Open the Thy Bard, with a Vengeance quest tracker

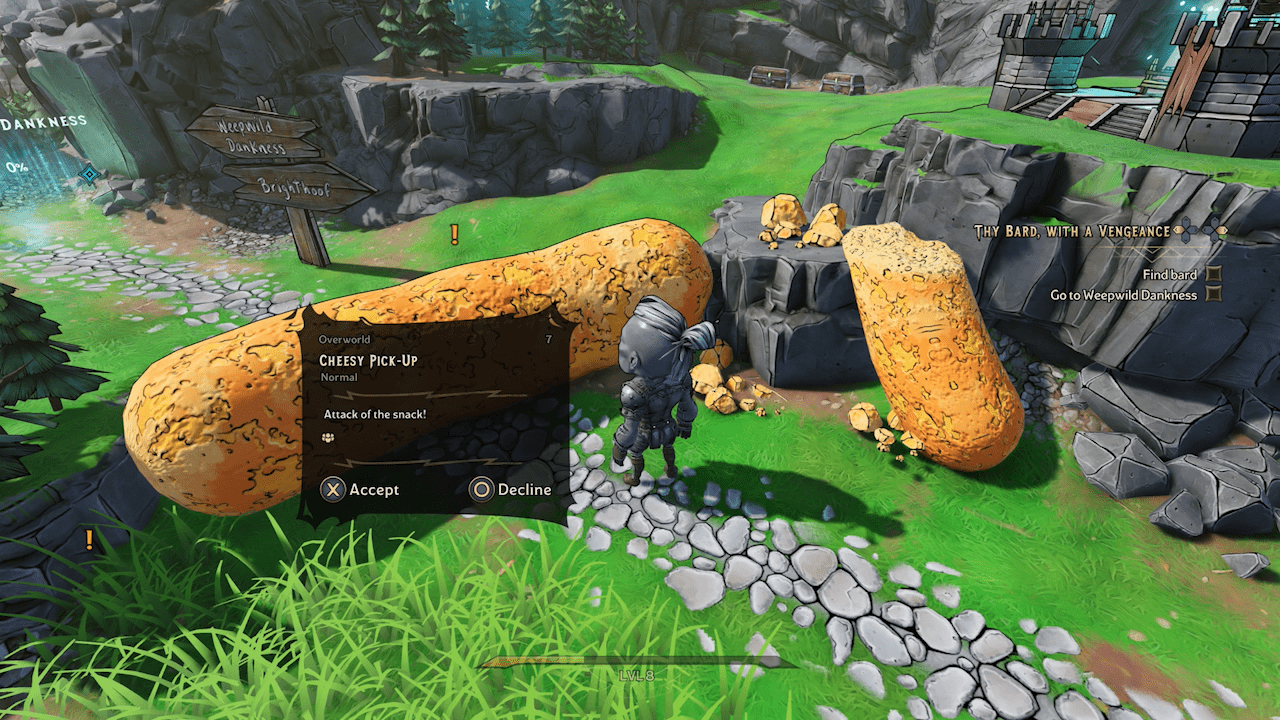(x=1072, y=232)
